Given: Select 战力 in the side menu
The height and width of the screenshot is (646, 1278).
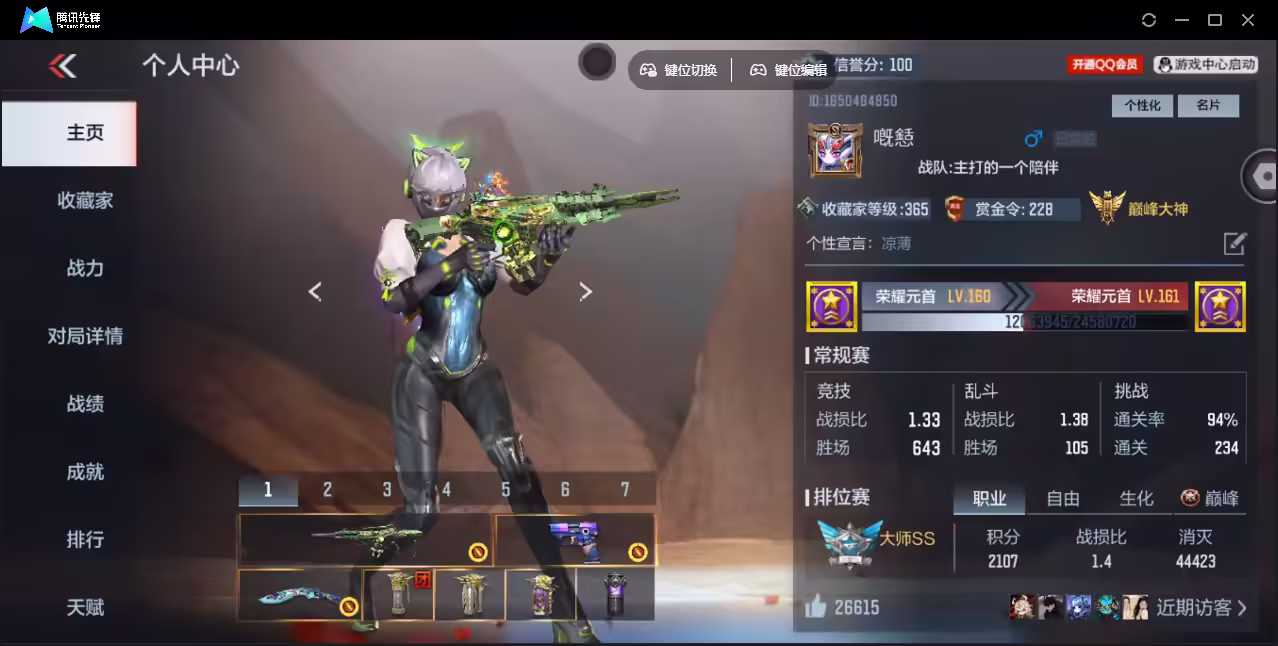Looking at the screenshot, I should (x=85, y=268).
